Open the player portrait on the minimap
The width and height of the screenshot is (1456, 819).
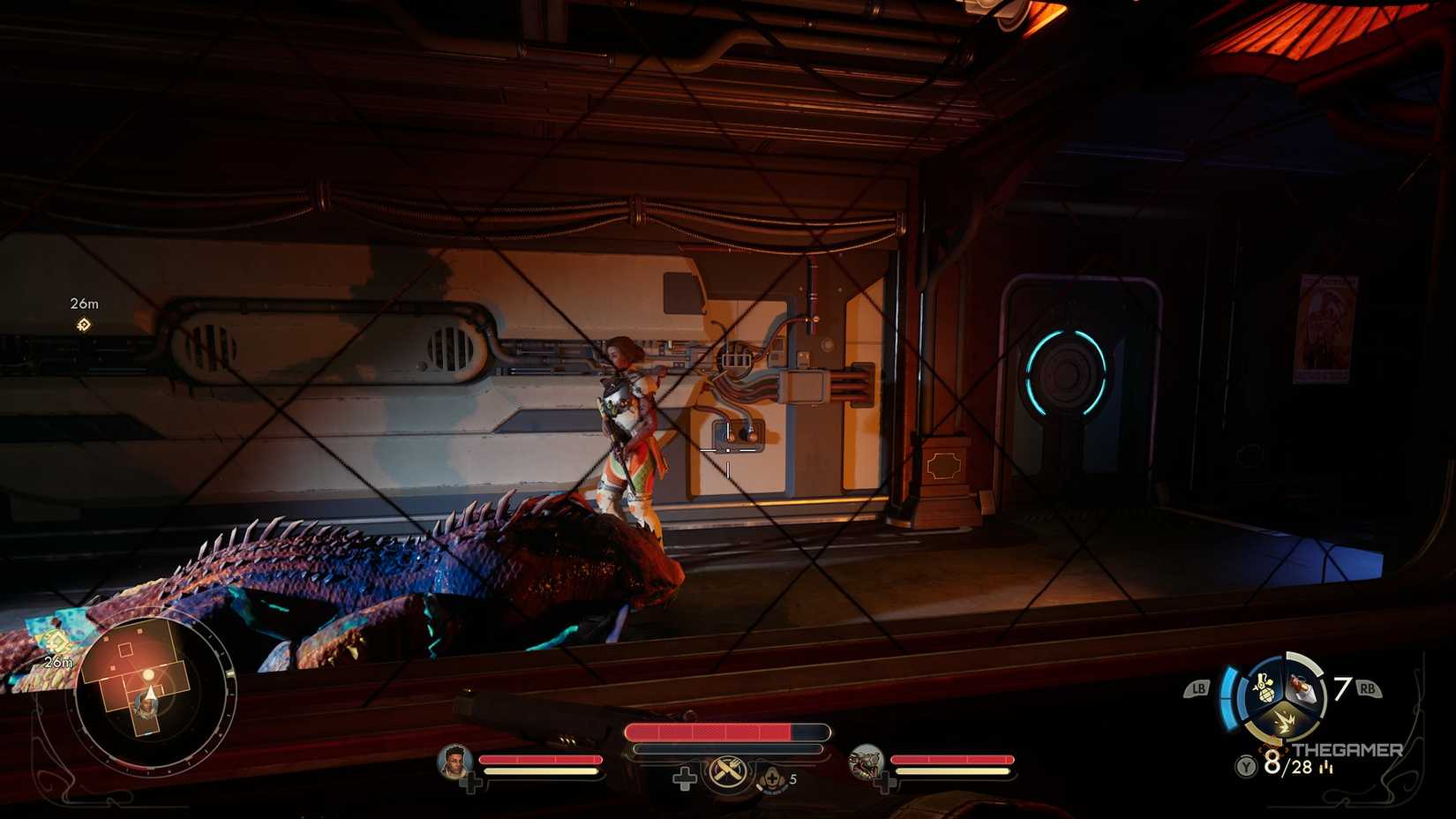[x=148, y=706]
